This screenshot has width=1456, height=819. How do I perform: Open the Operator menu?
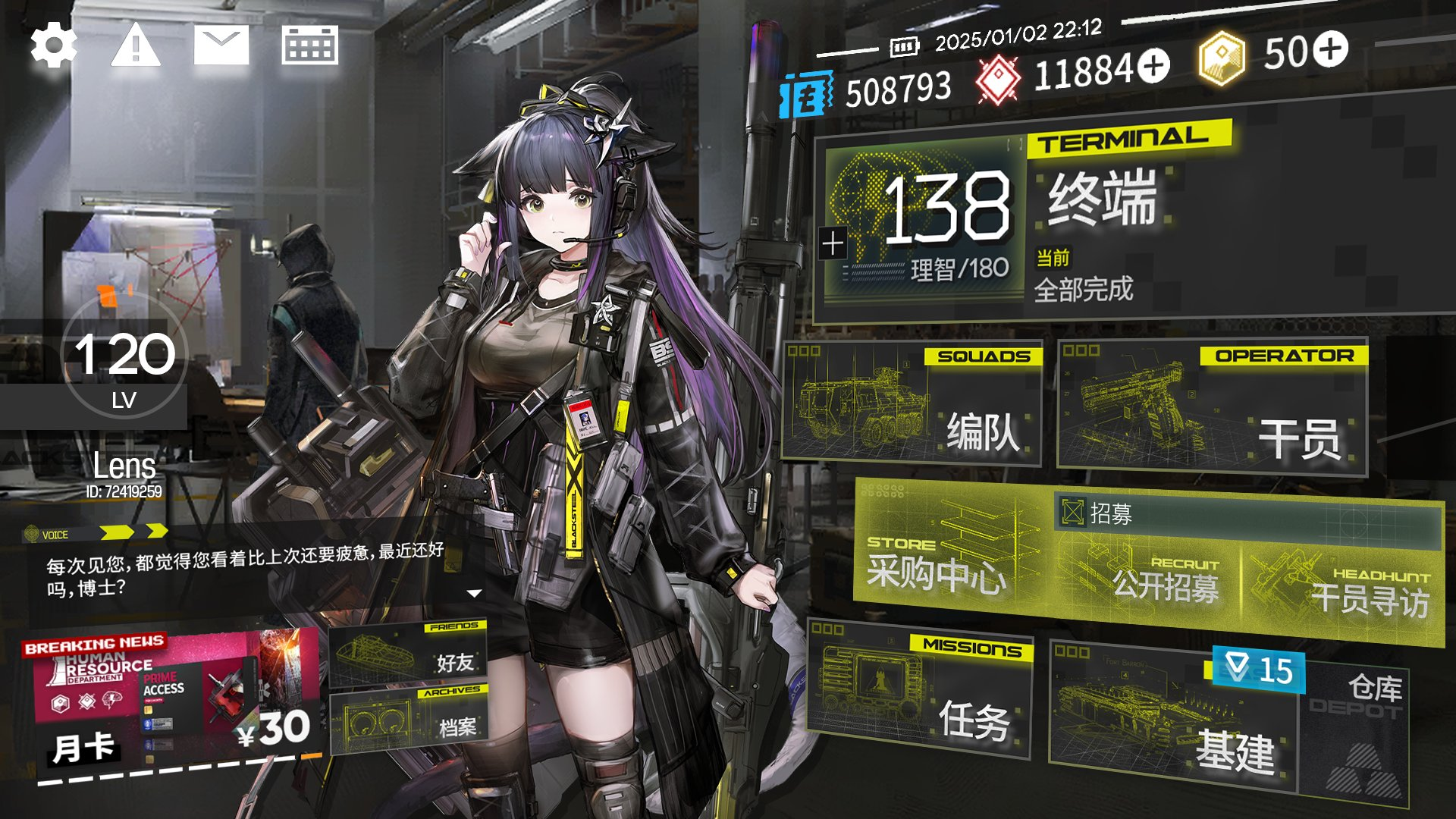[x=1212, y=407]
